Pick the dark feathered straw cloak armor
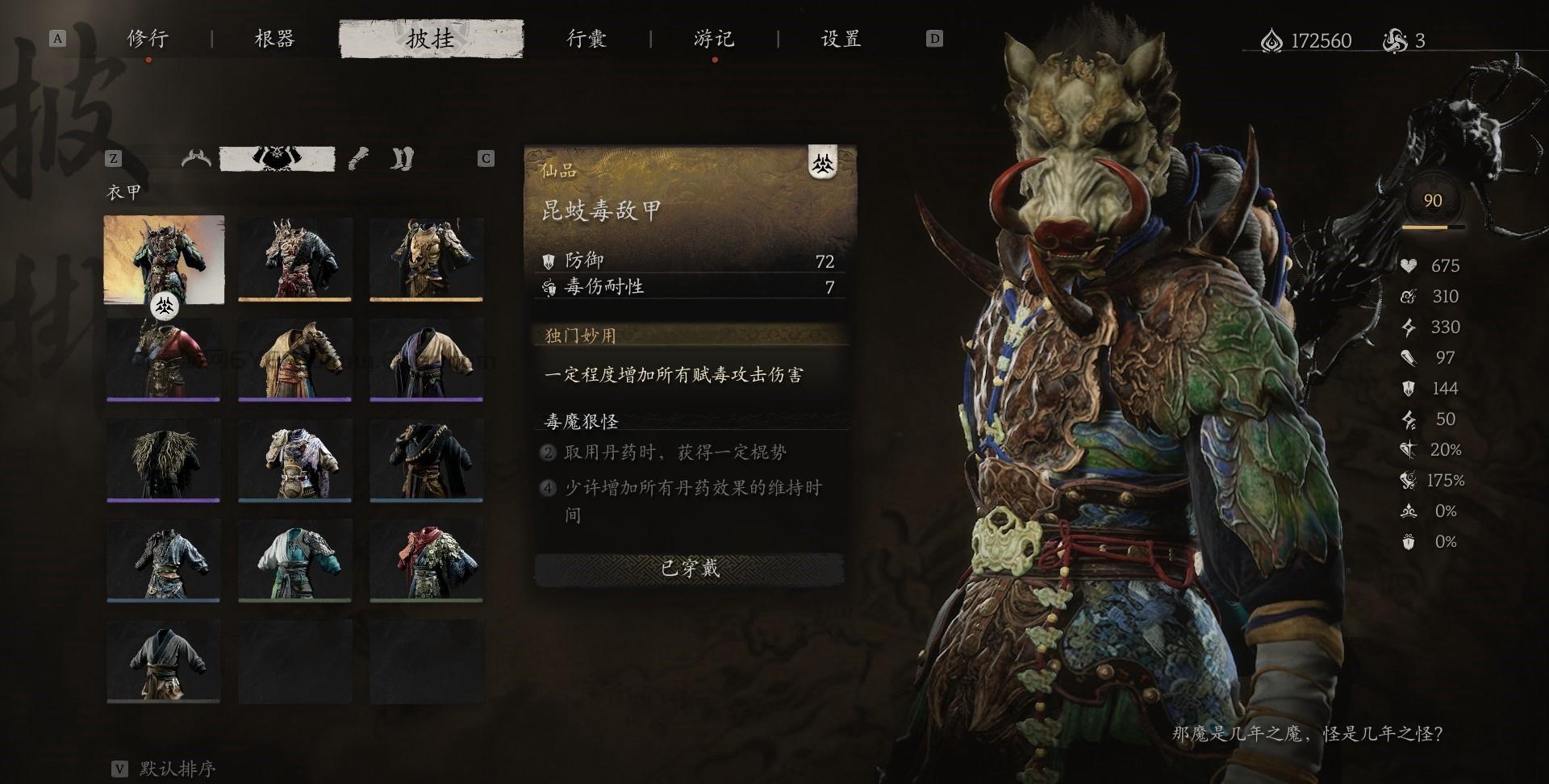1549x784 pixels. (x=164, y=459)
